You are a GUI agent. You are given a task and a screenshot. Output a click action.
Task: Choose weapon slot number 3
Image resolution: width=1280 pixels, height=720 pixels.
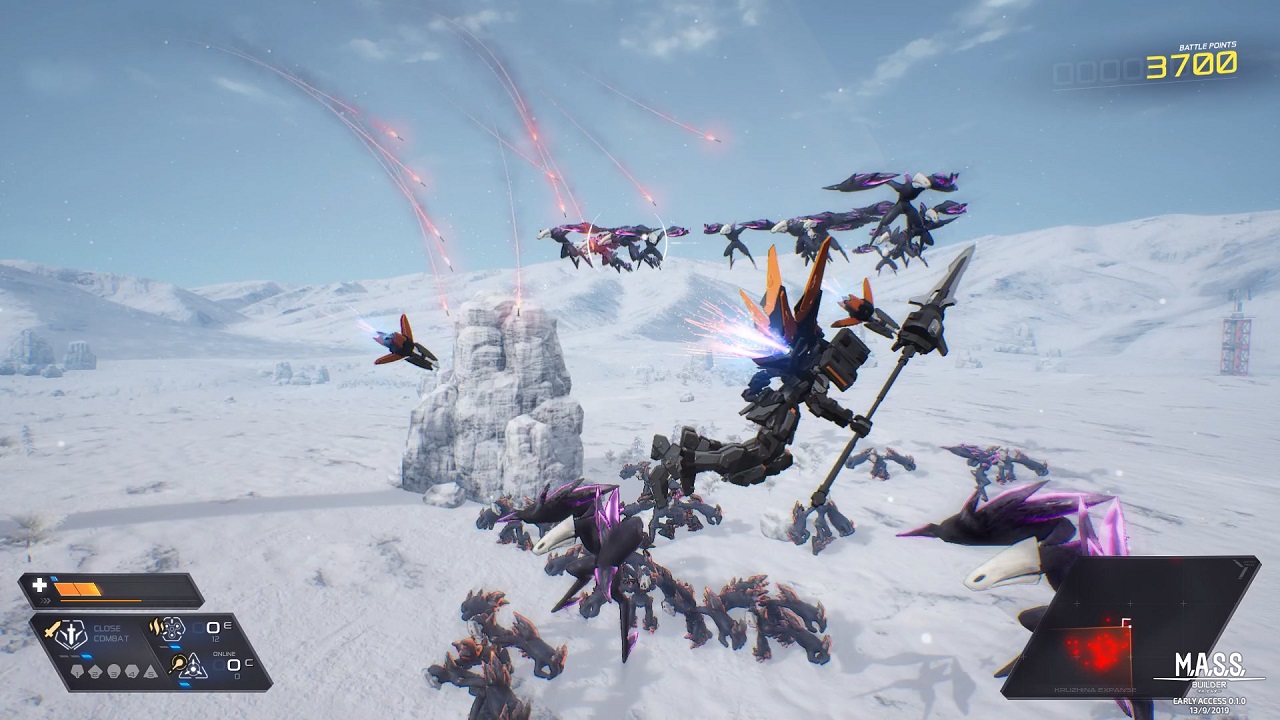coord(113,671)
